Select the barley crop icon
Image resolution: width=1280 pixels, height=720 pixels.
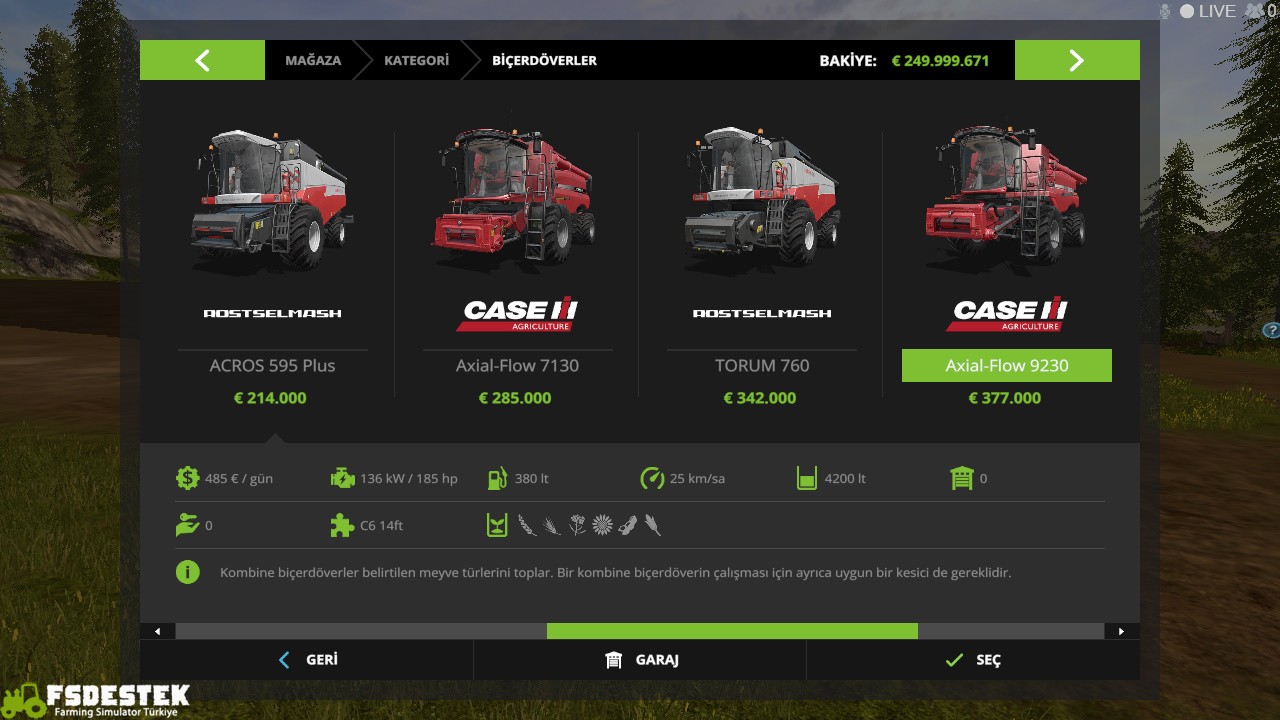click(552, 524)
